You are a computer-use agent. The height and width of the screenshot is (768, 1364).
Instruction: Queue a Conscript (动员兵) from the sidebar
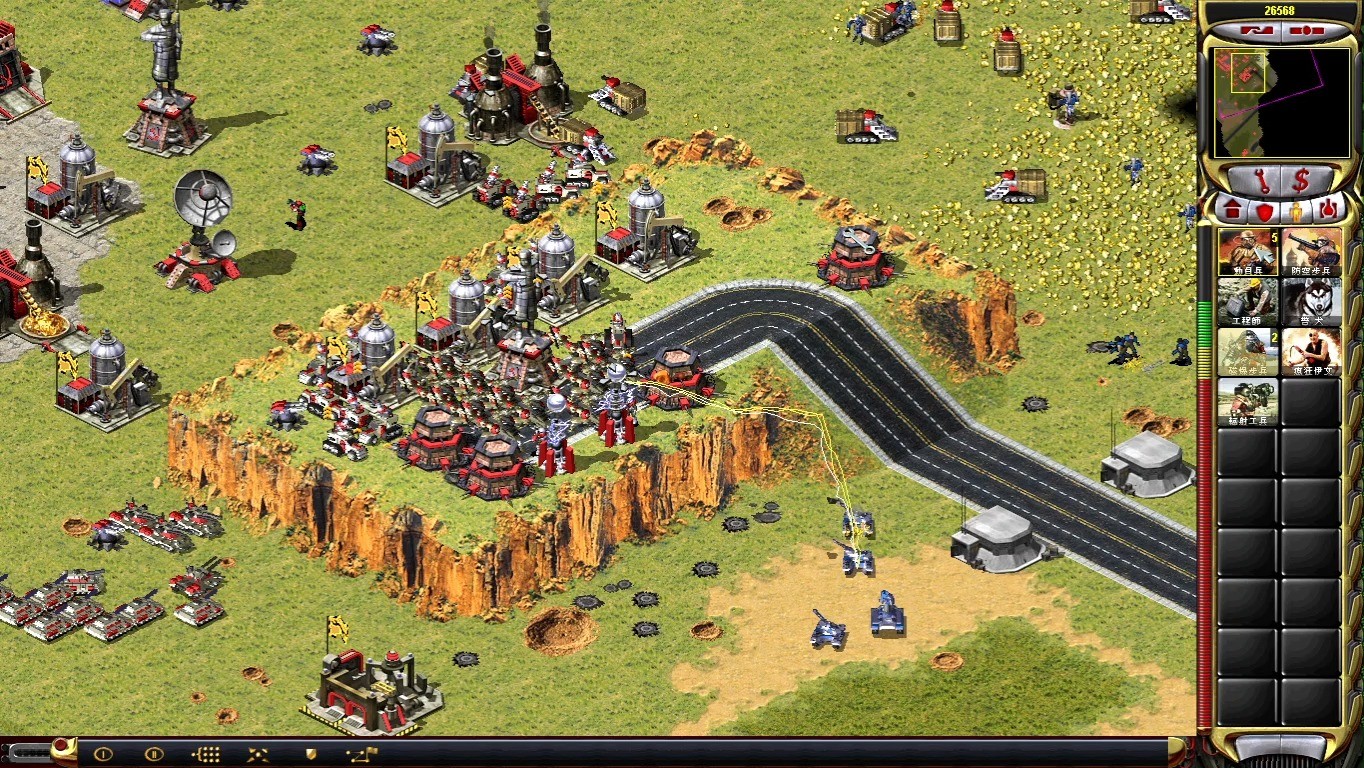tap(1247, 252)
